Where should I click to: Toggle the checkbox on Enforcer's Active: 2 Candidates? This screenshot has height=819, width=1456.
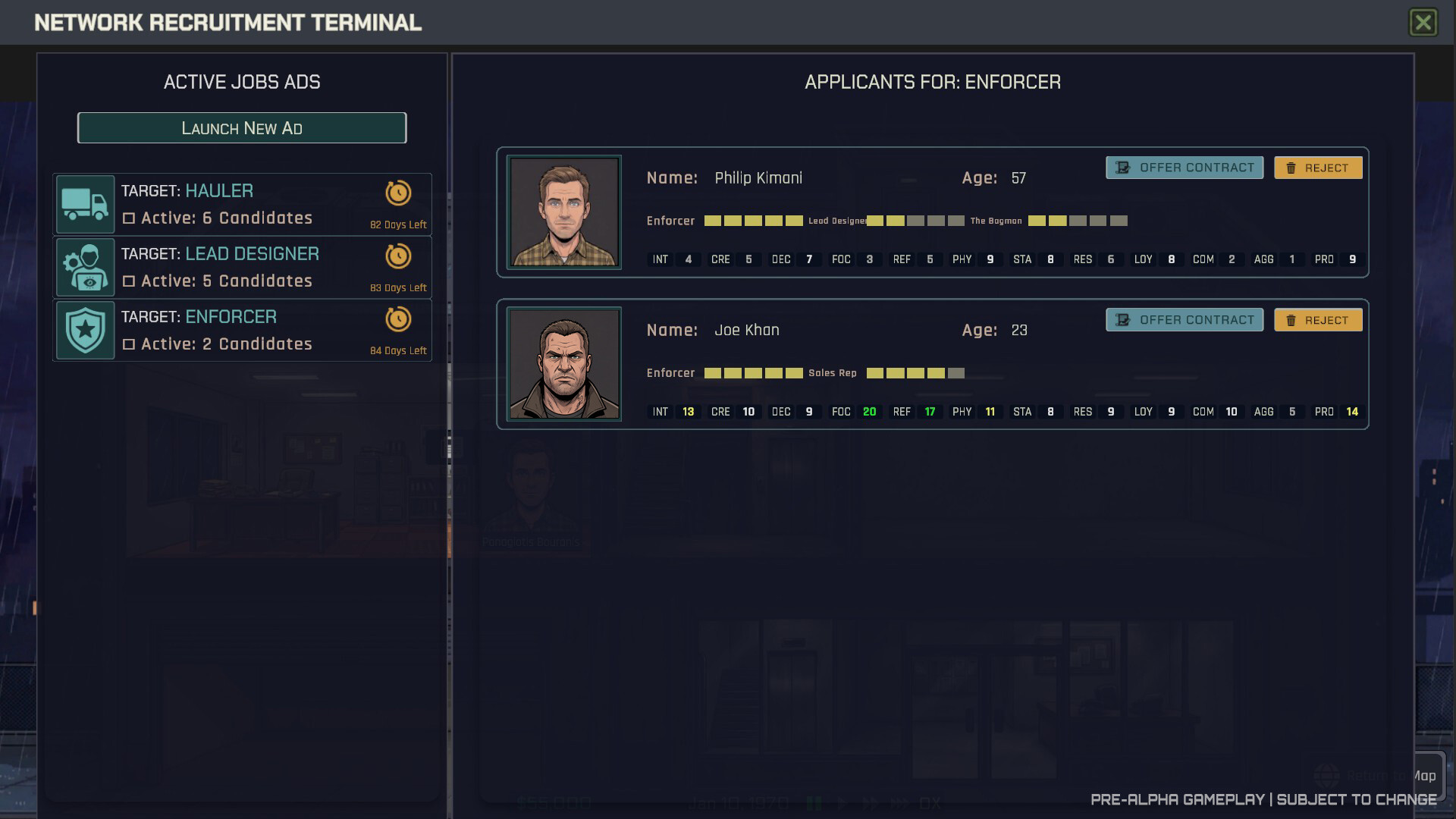pyautogui.click(x=130, y=344)
